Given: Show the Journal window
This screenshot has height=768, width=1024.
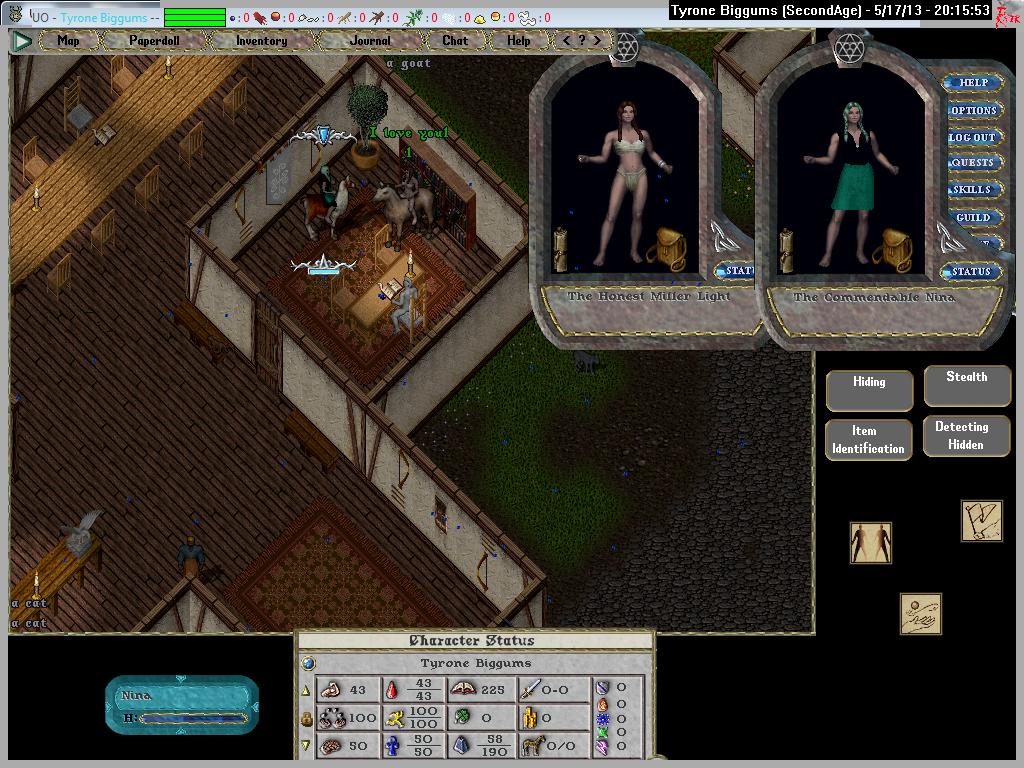Looking at the screenshot, I should [x=370, y=41].
